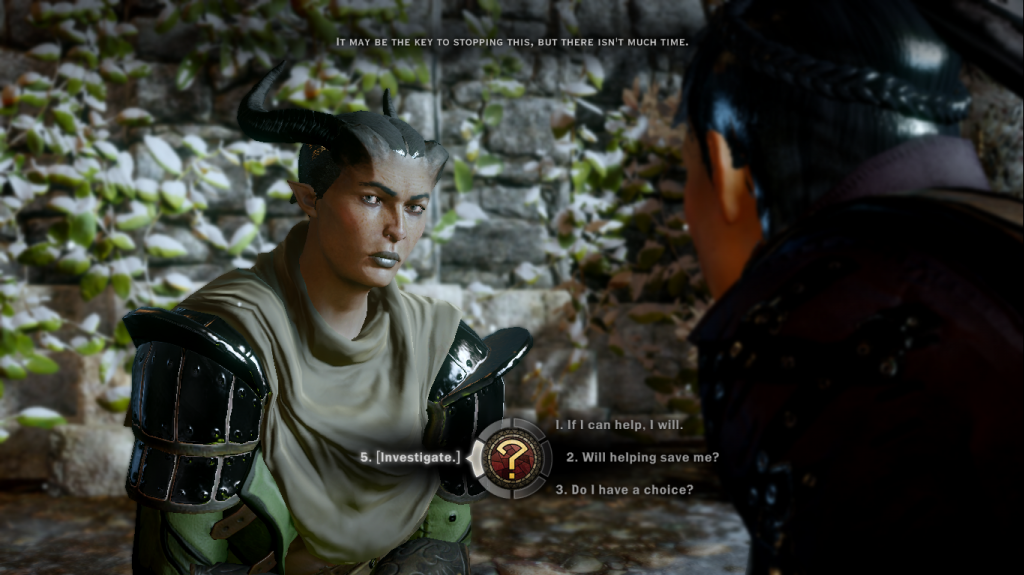Choose the reply "If I can help, I will."

point(618,425)
